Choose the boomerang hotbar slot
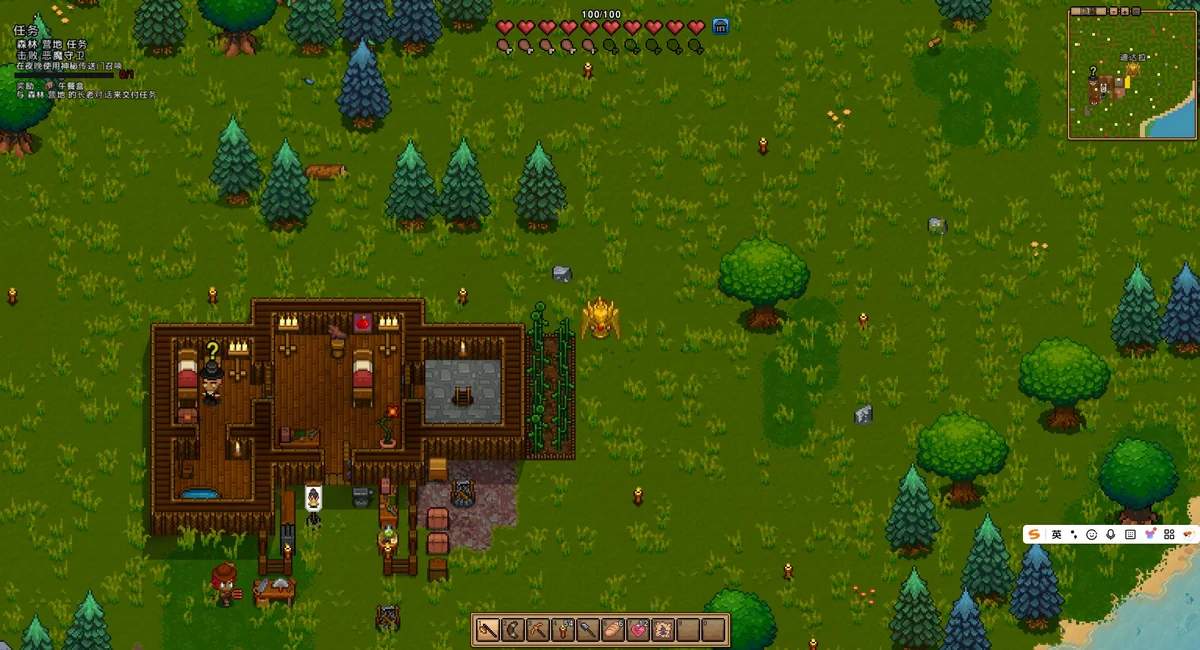 coord(513,630)
